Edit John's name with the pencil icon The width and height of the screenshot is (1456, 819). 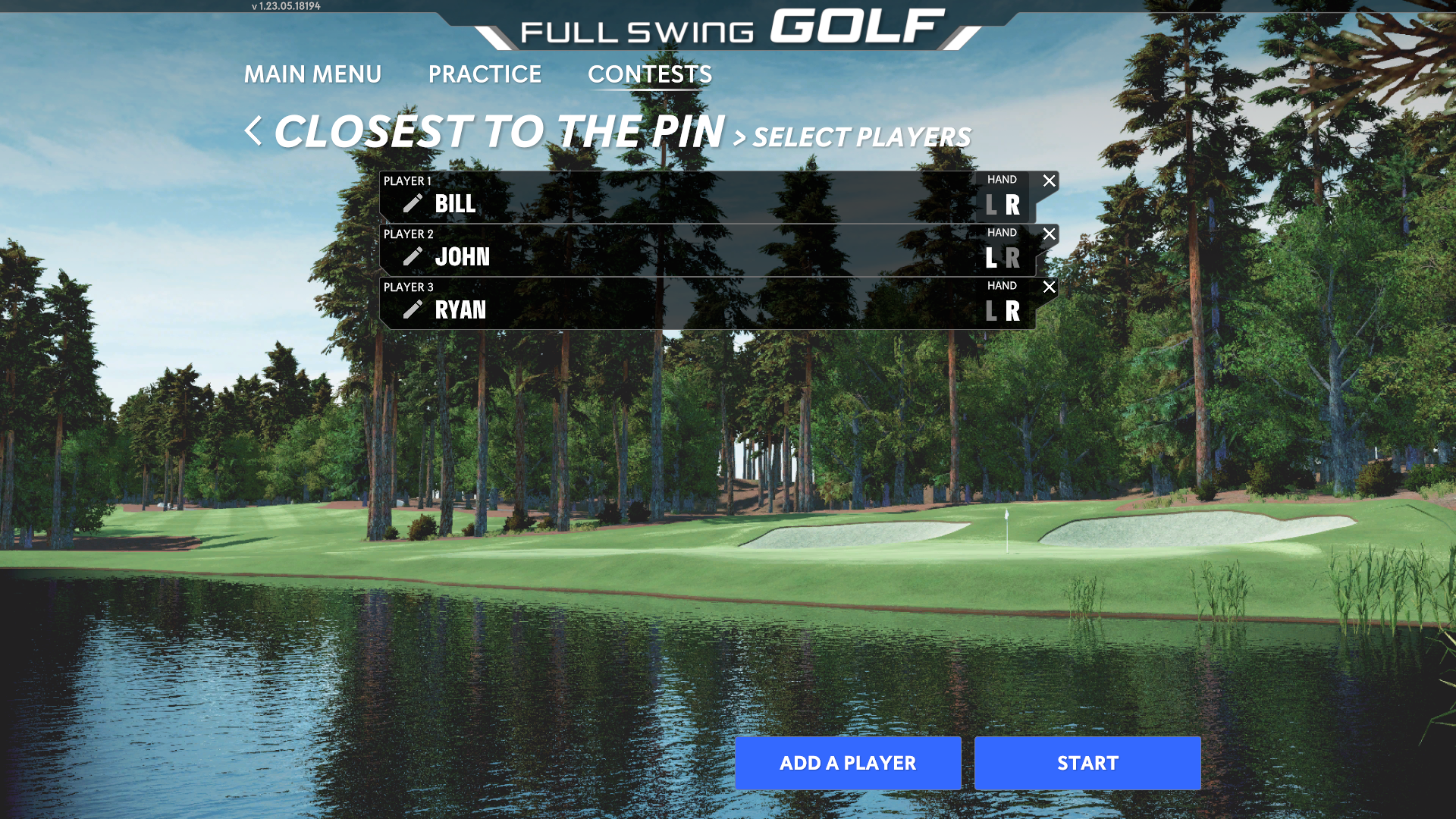413,256
